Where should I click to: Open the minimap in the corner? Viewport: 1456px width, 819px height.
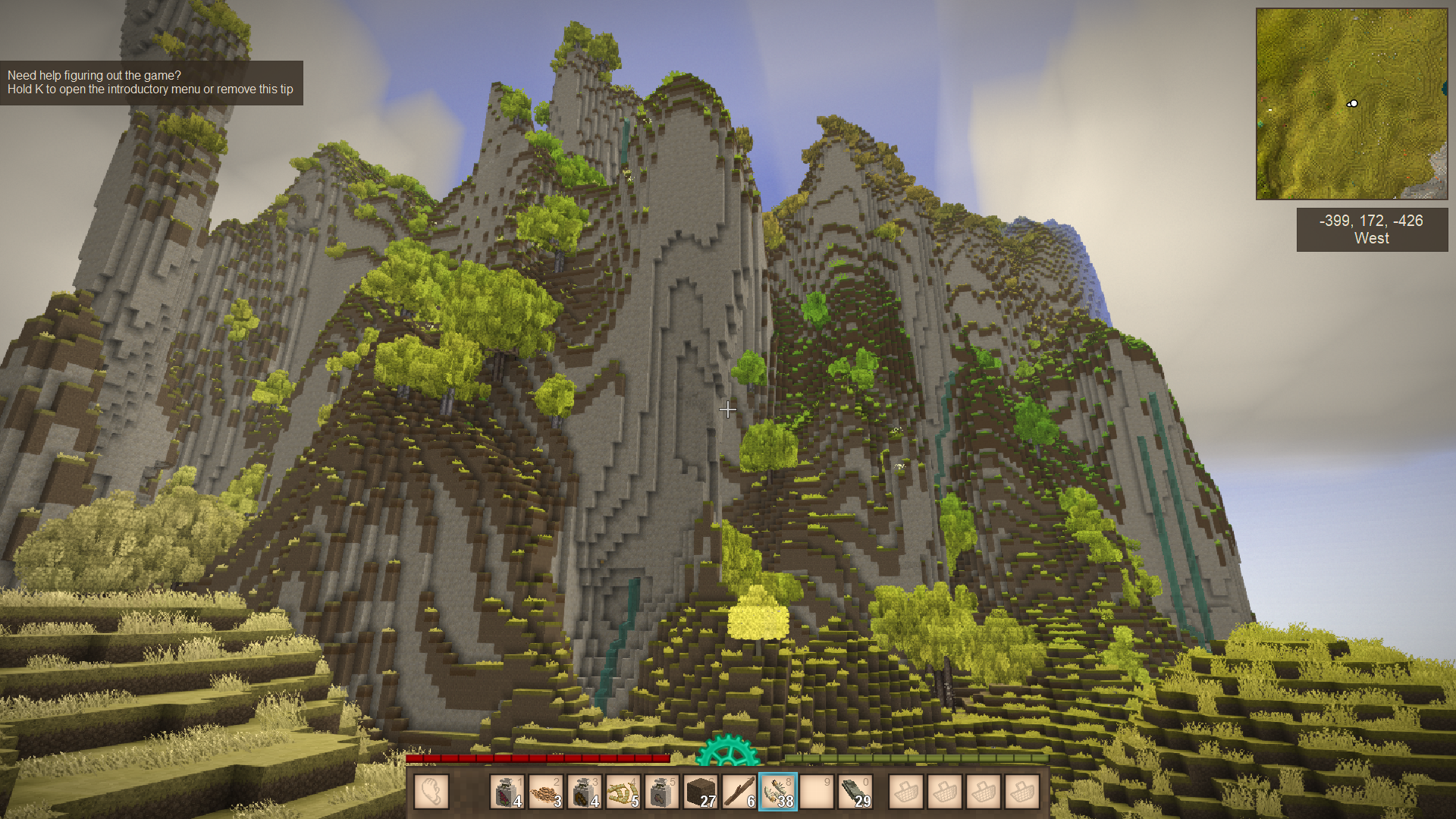point(1351,104)
